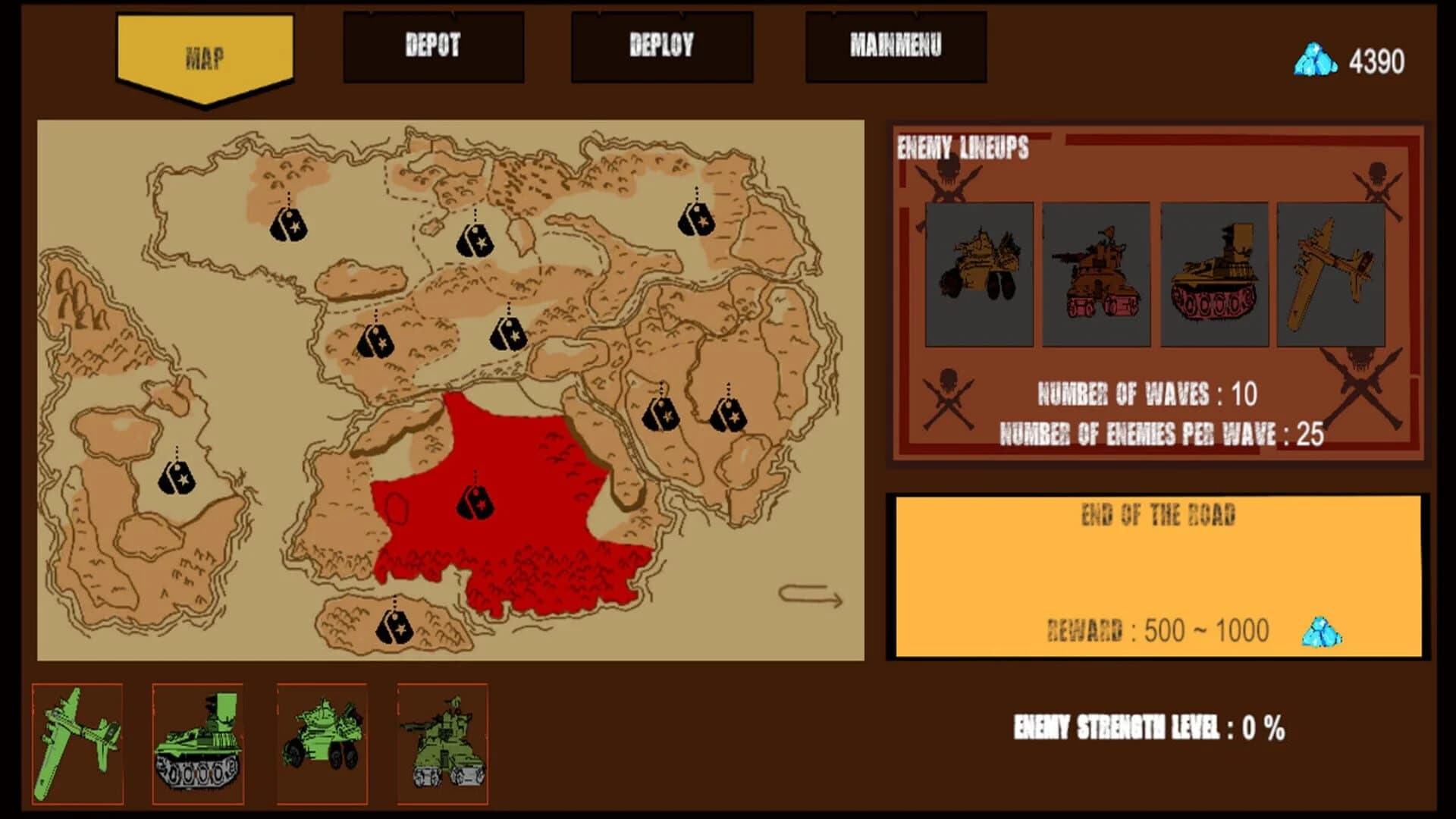Select the highlighted MAP tab
1456x819 pixels.
tap(203, 55)
